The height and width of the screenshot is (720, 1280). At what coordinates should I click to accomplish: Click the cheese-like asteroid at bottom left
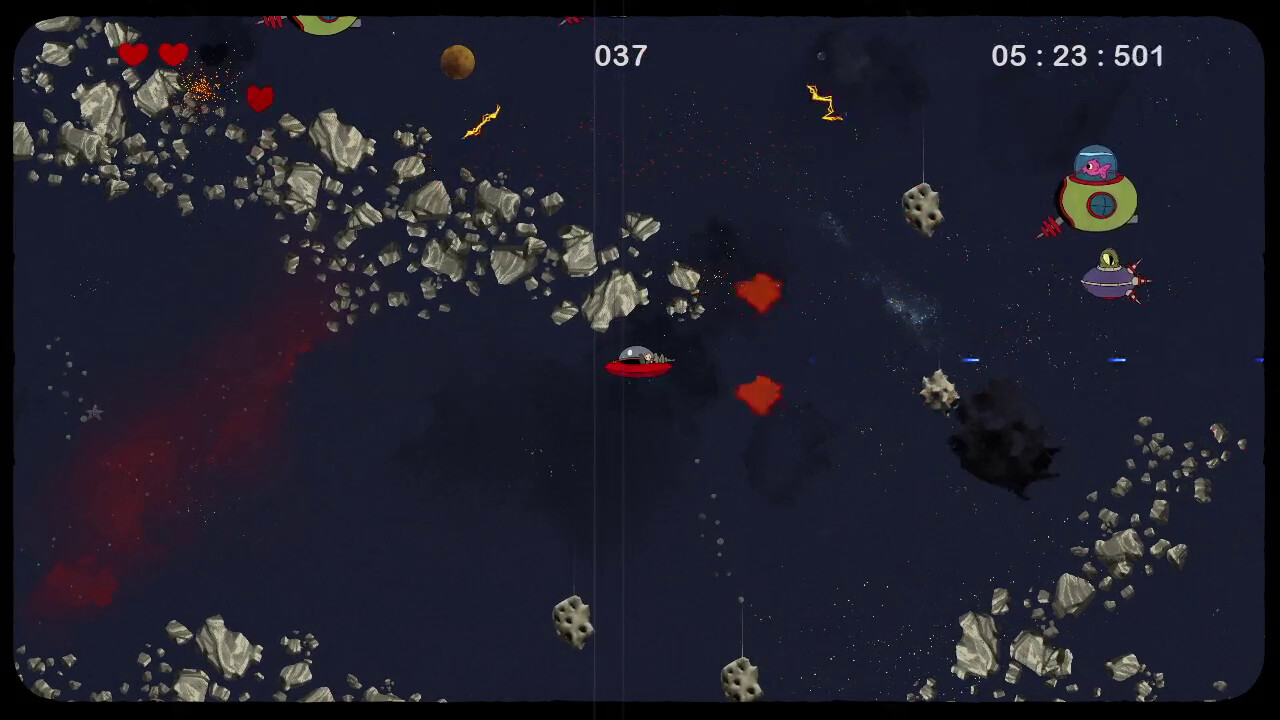(x=569, y=620)
